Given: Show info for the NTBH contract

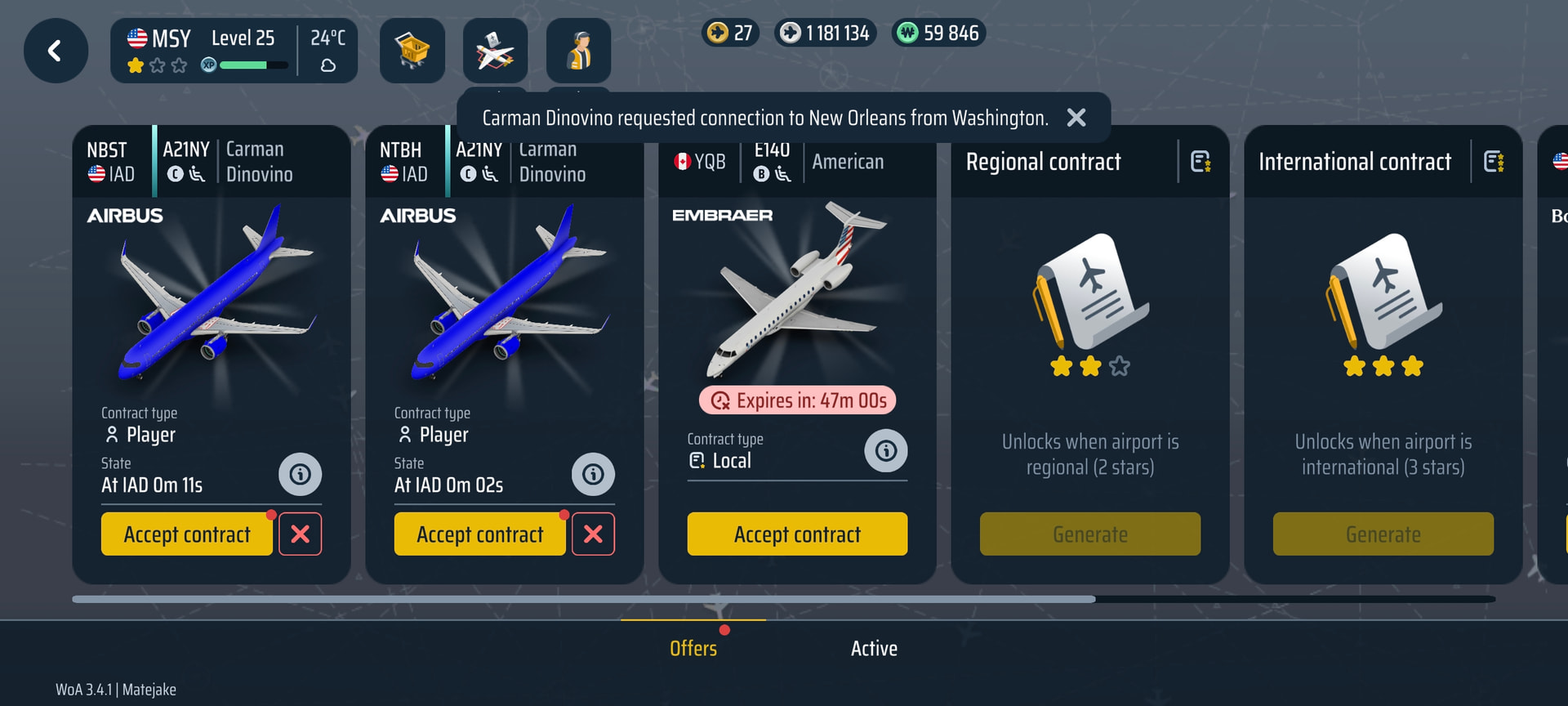Looking at the screenshot, I should pyautogui.click(x=593, y=475).
